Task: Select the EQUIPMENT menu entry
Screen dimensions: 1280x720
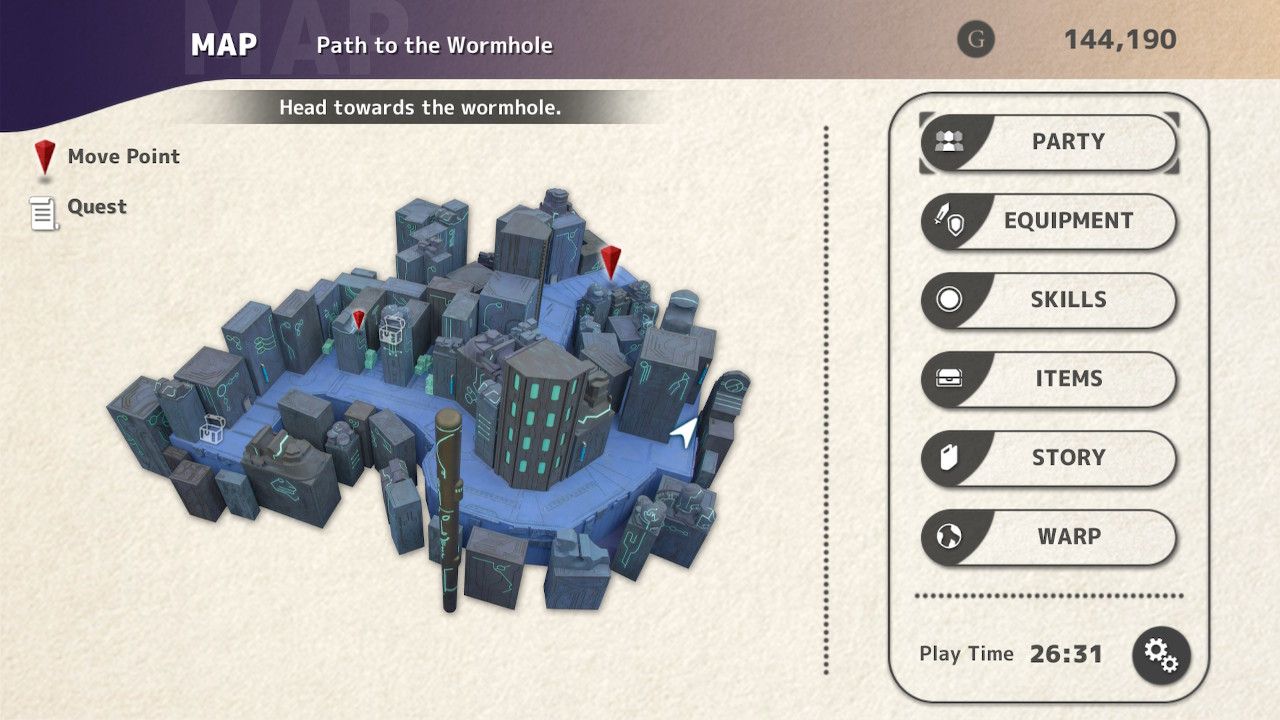Action: tap(1048, 221)
